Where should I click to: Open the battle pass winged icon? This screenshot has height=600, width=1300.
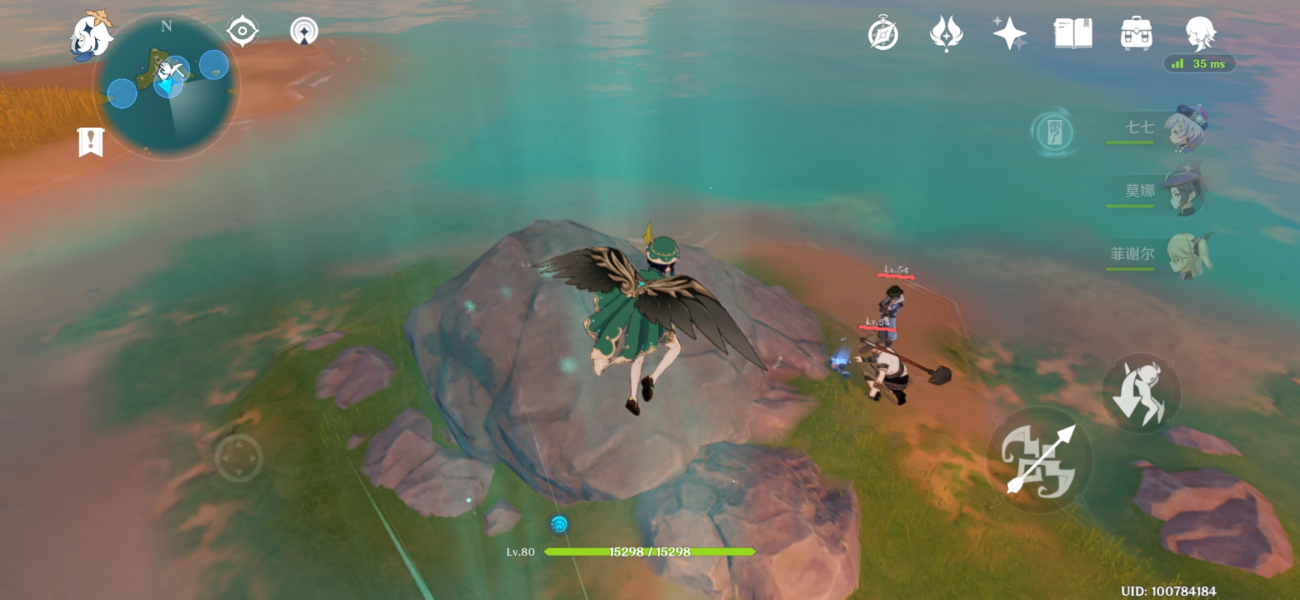(945, 34)
